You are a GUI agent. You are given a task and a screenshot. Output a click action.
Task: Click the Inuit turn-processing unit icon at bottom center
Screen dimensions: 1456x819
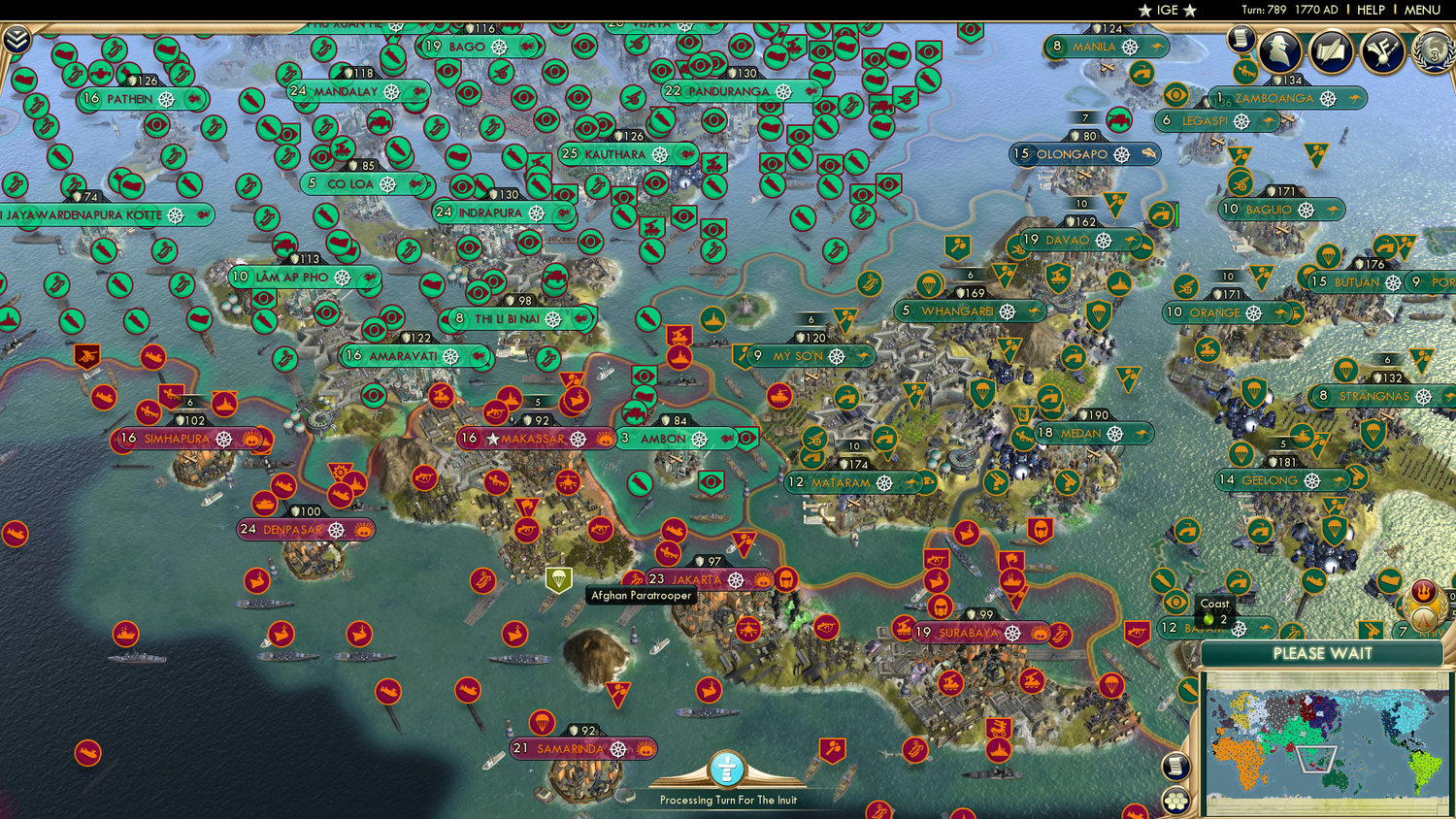726,767
